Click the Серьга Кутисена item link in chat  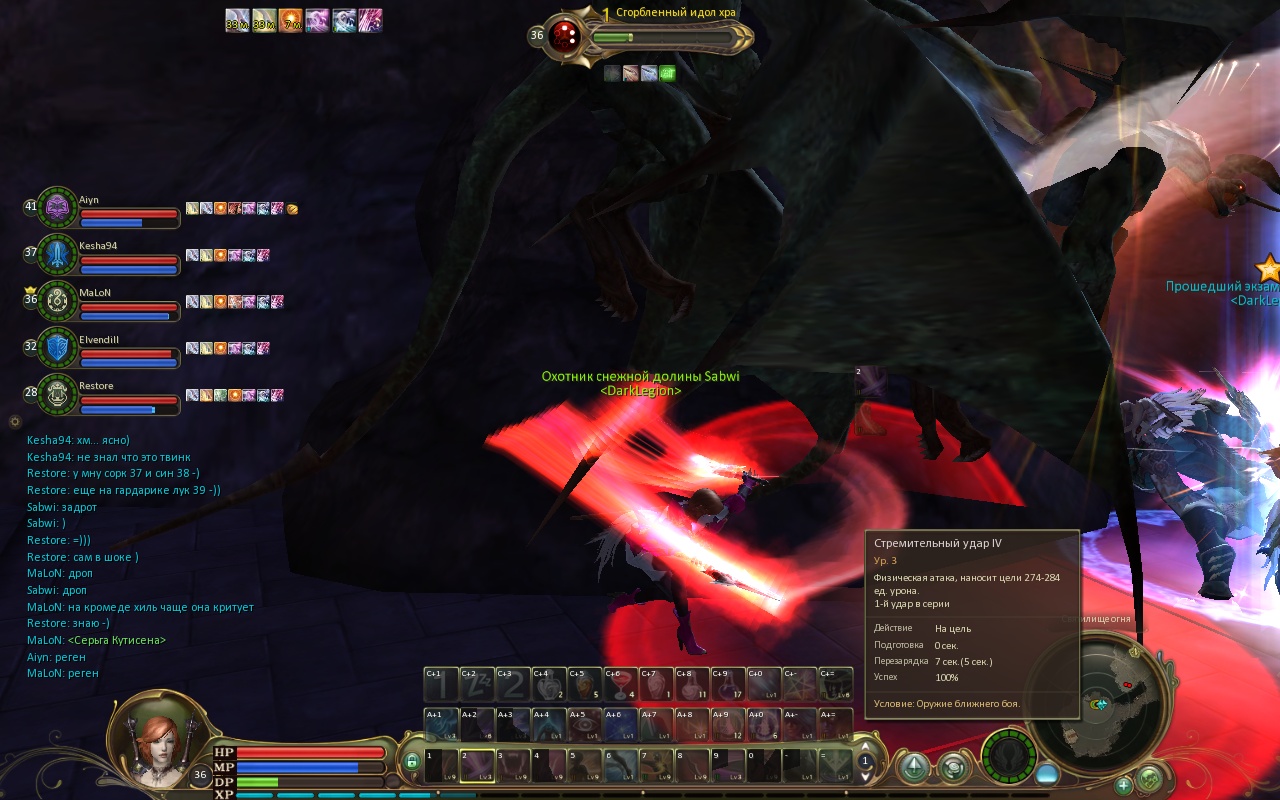118,640
